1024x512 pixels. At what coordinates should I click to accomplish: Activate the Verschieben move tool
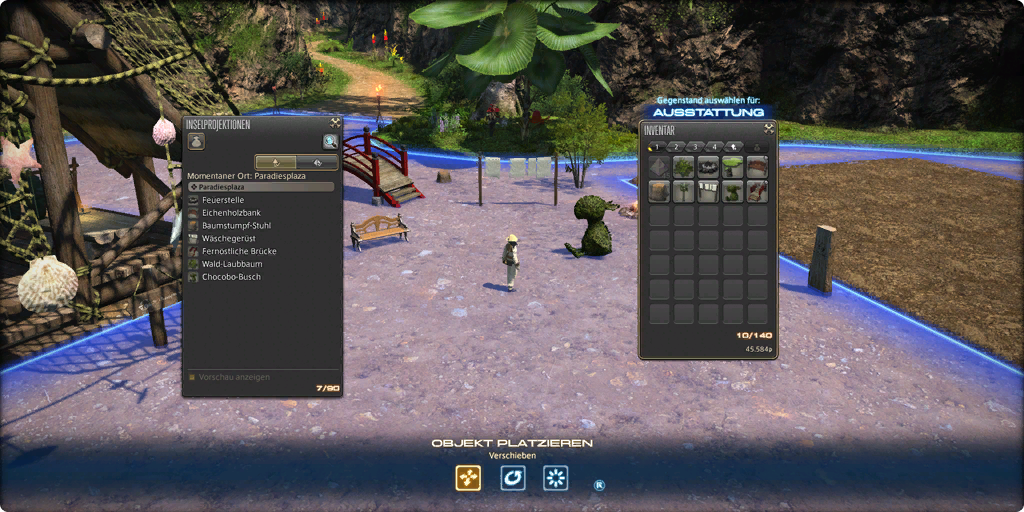pyautogui.click(x=468, y=478)
